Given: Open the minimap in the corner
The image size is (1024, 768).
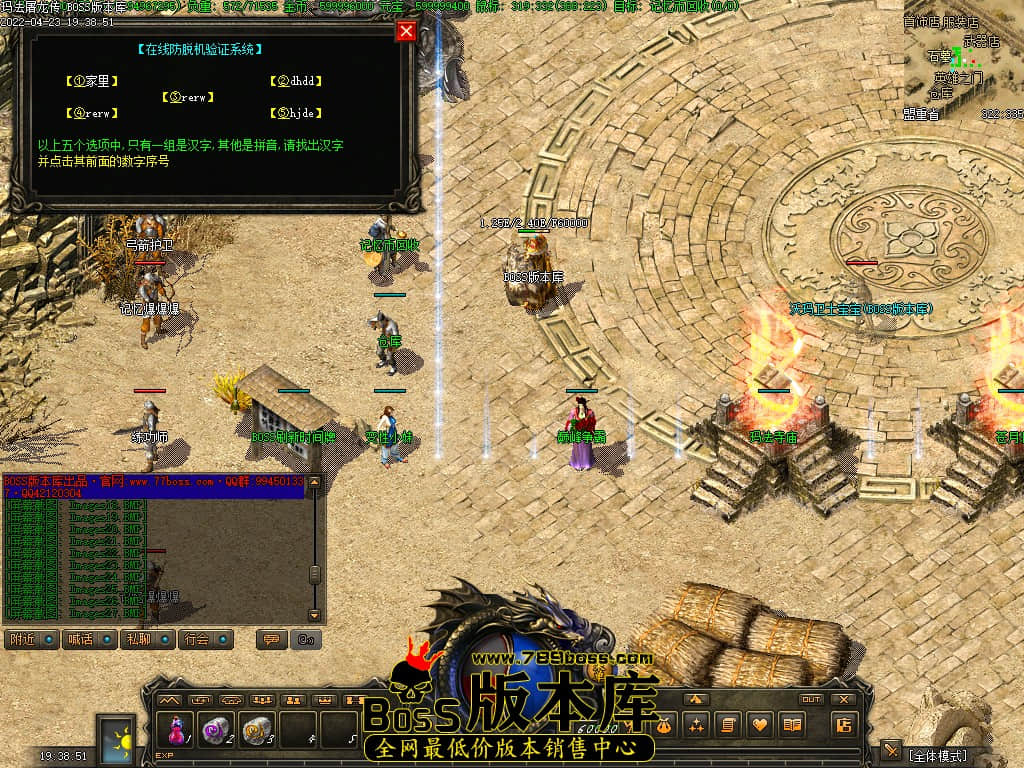Looking at the screenshot, I should coord(963,60).
